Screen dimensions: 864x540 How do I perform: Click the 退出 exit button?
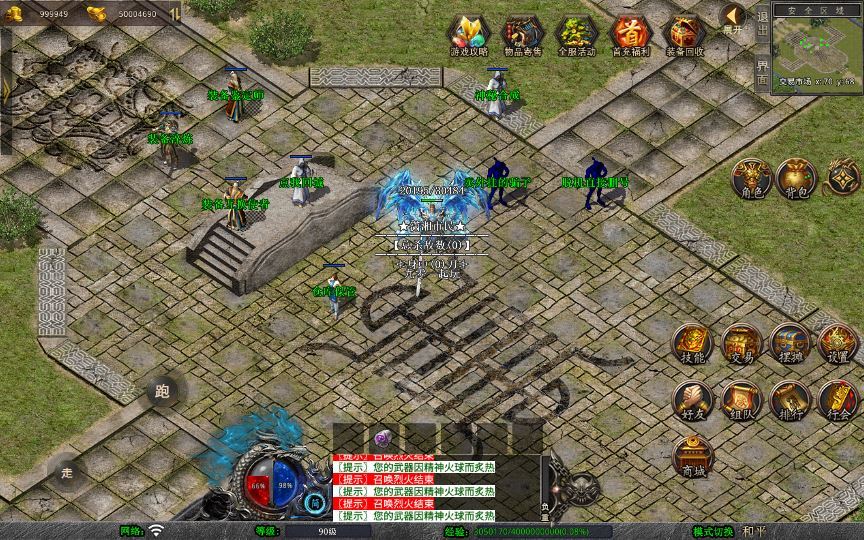763,29
